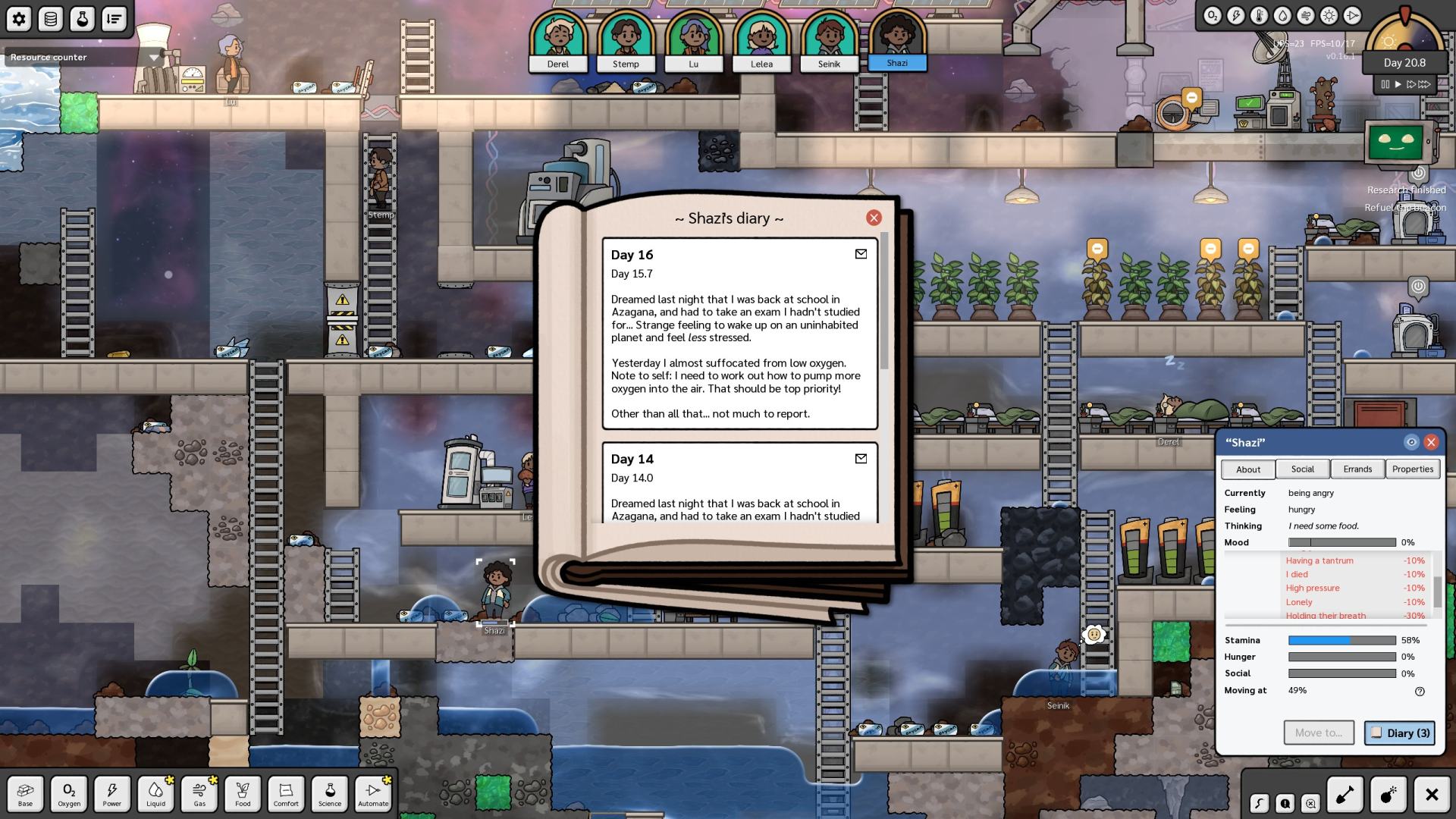Show the Properties tab

tap(1412, 469)
